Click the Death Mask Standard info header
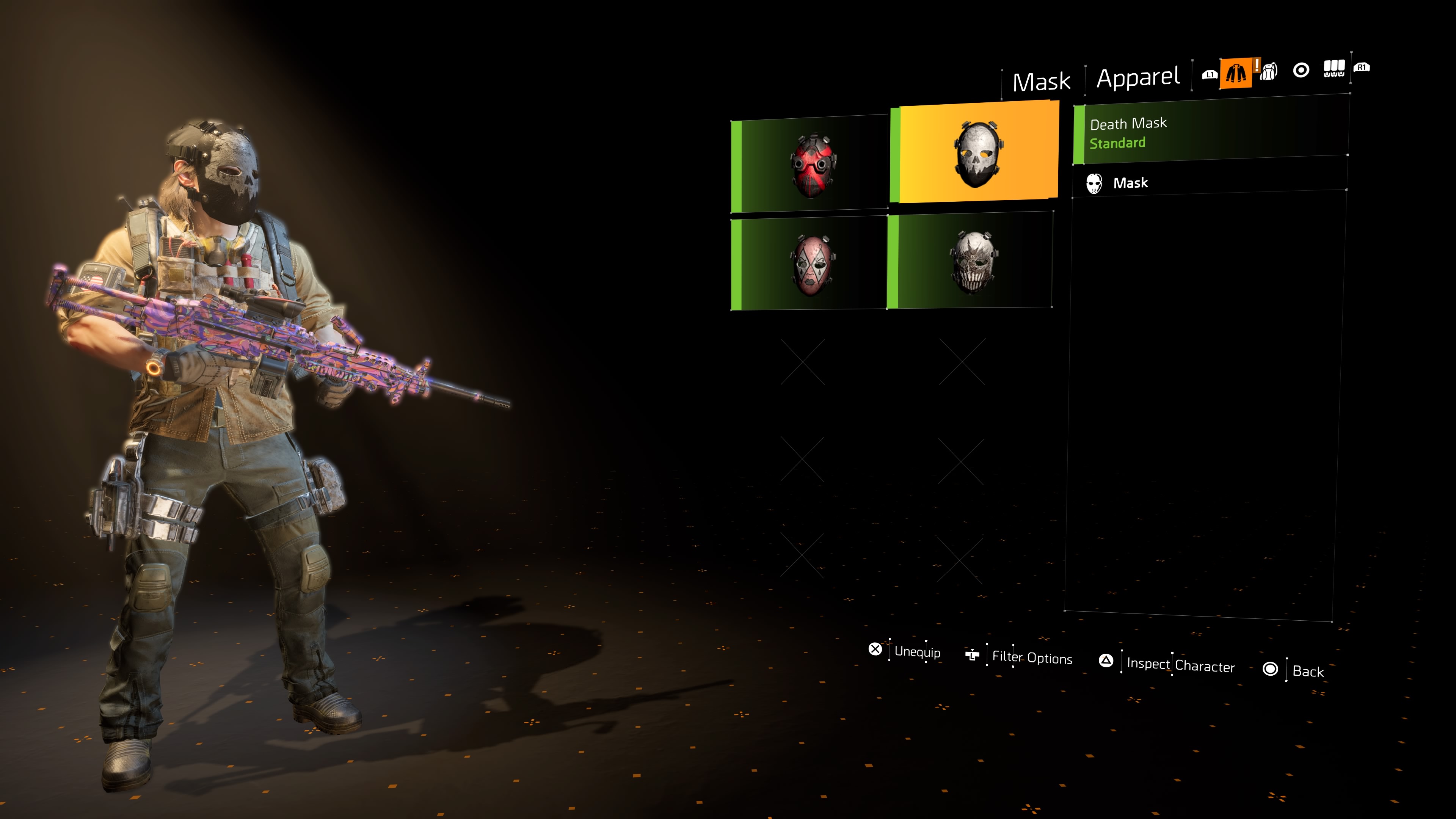Screen dimensions: 1456x819 click(1210, 132)
